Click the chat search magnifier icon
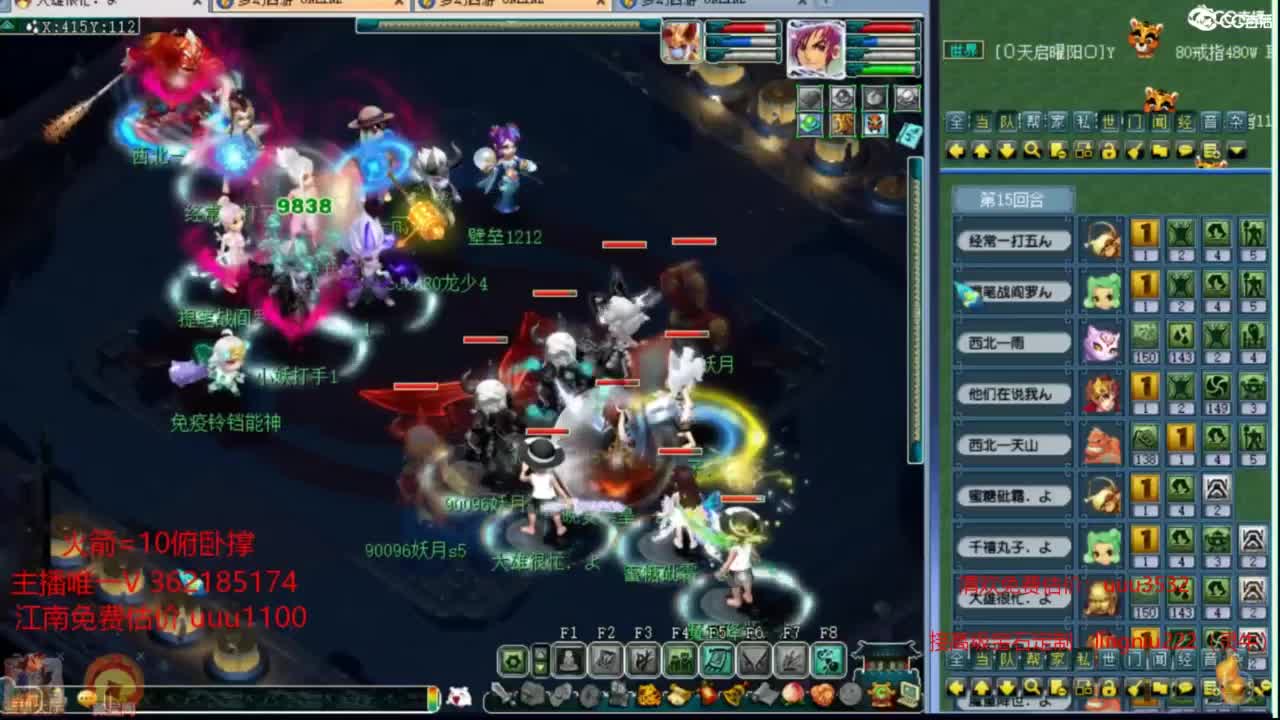The width and height of the screenshot is (1280, 720). (x=1033, y=151)
